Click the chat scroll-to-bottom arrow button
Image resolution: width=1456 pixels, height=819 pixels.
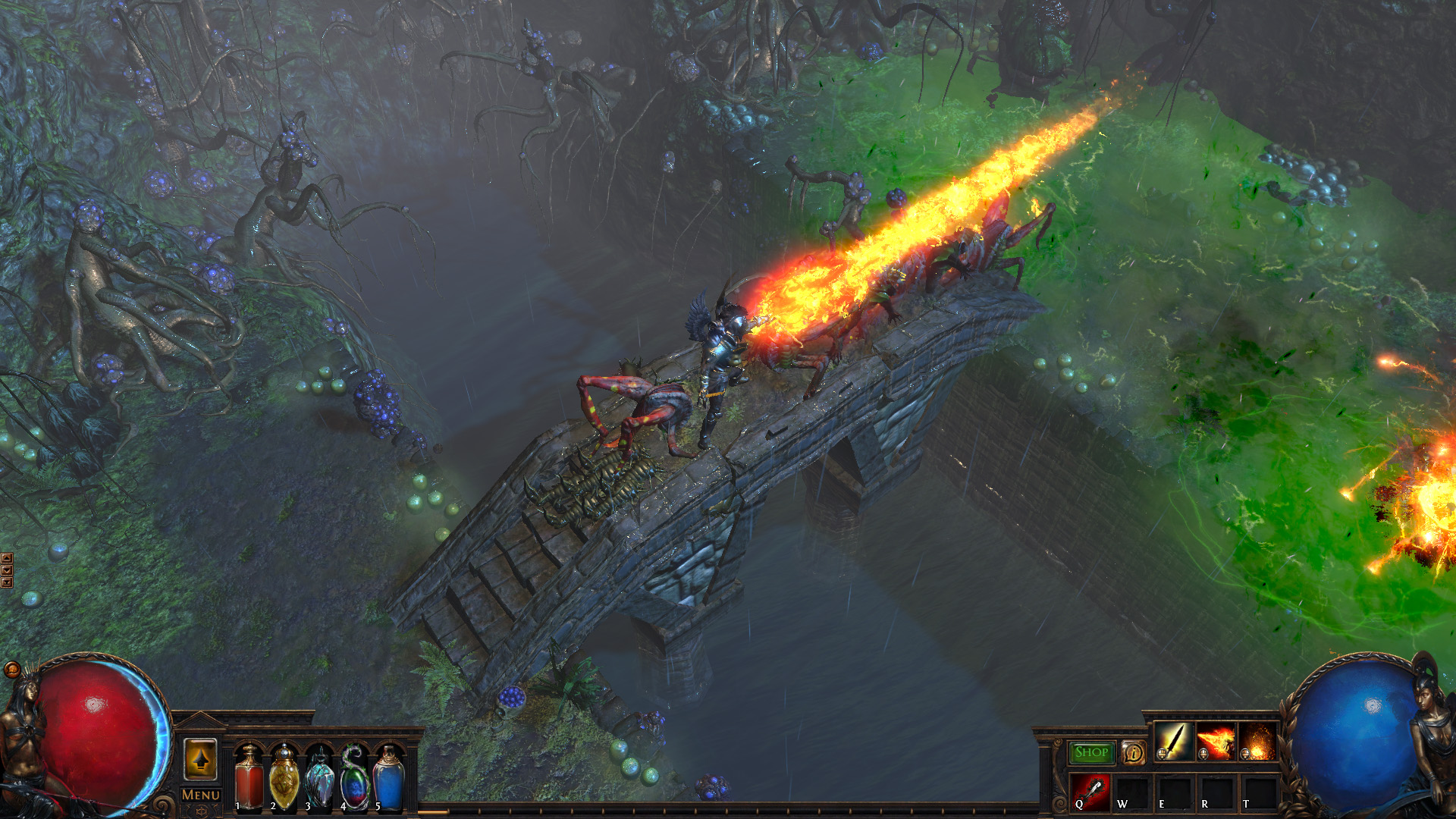[x=7, y=582]
